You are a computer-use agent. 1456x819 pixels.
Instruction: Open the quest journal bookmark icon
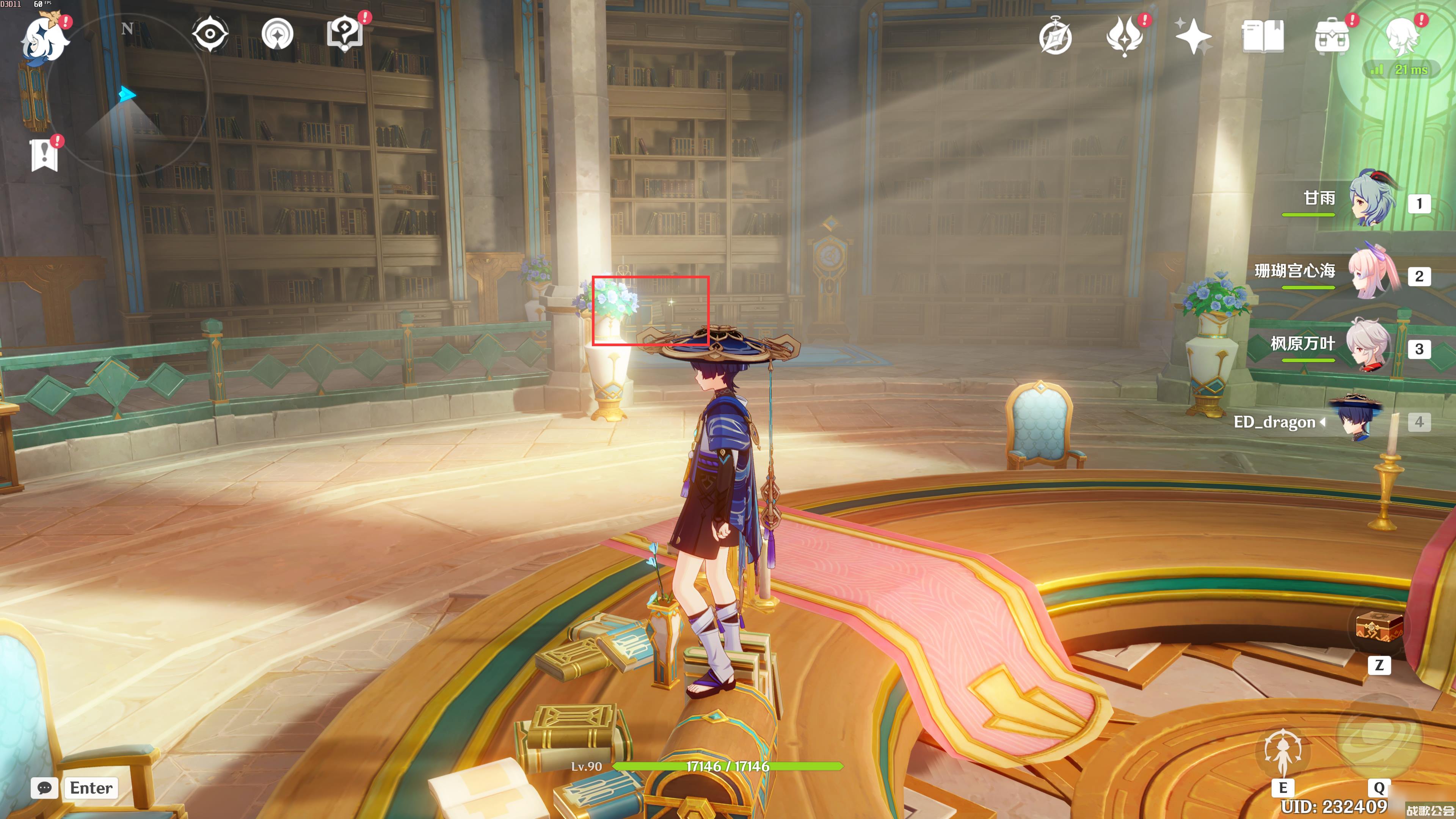pyautogui.click(x=44, y=154)
